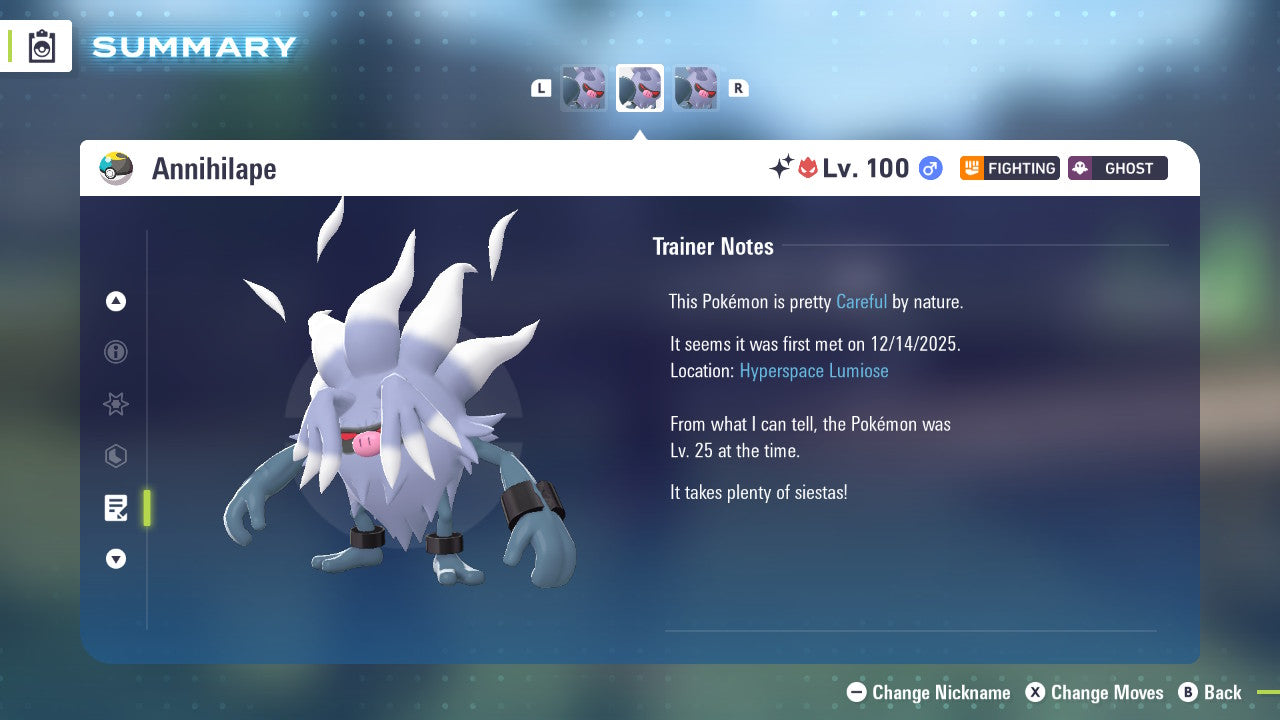Select the hexagonal Memories page icon
The image size is (1280, 720).
115,456
